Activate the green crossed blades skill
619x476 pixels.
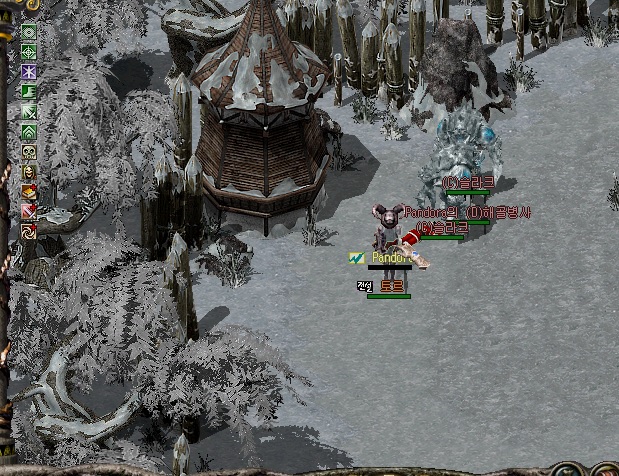point(29,111)
